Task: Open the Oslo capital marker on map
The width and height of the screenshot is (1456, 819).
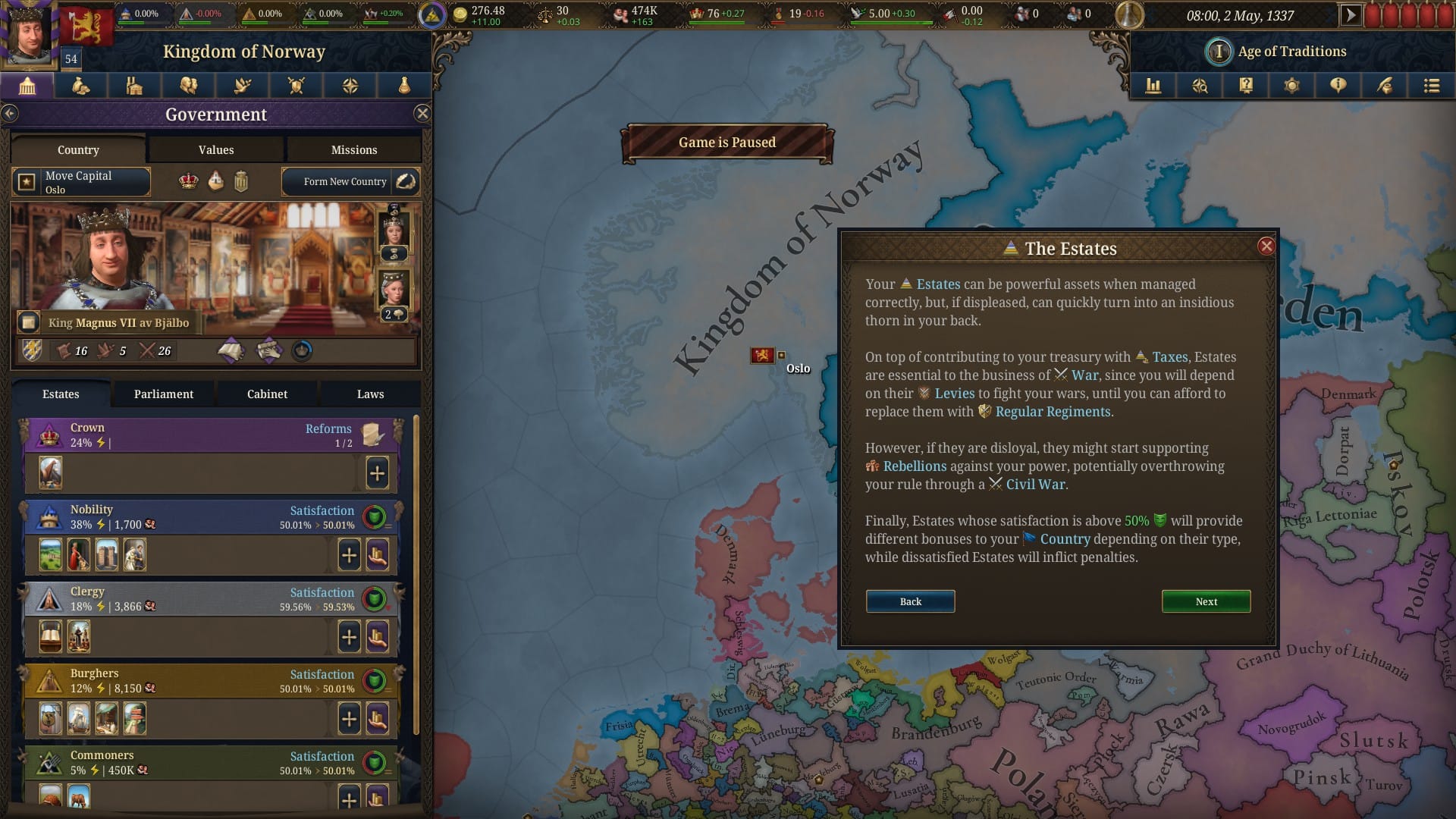Action: [x=763, y=355]
